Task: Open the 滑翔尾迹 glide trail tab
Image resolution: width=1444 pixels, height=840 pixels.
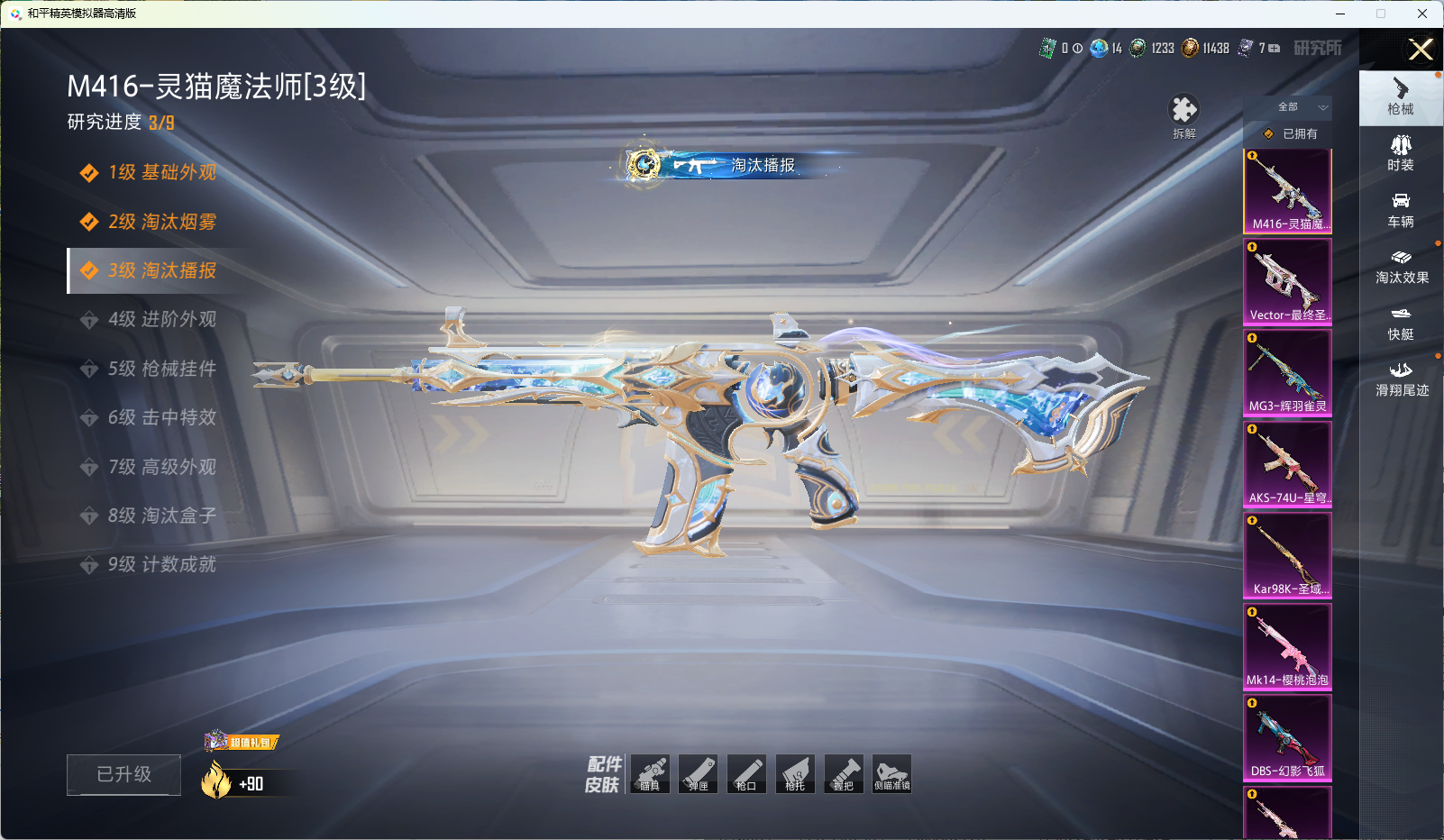Action: 1401,379
